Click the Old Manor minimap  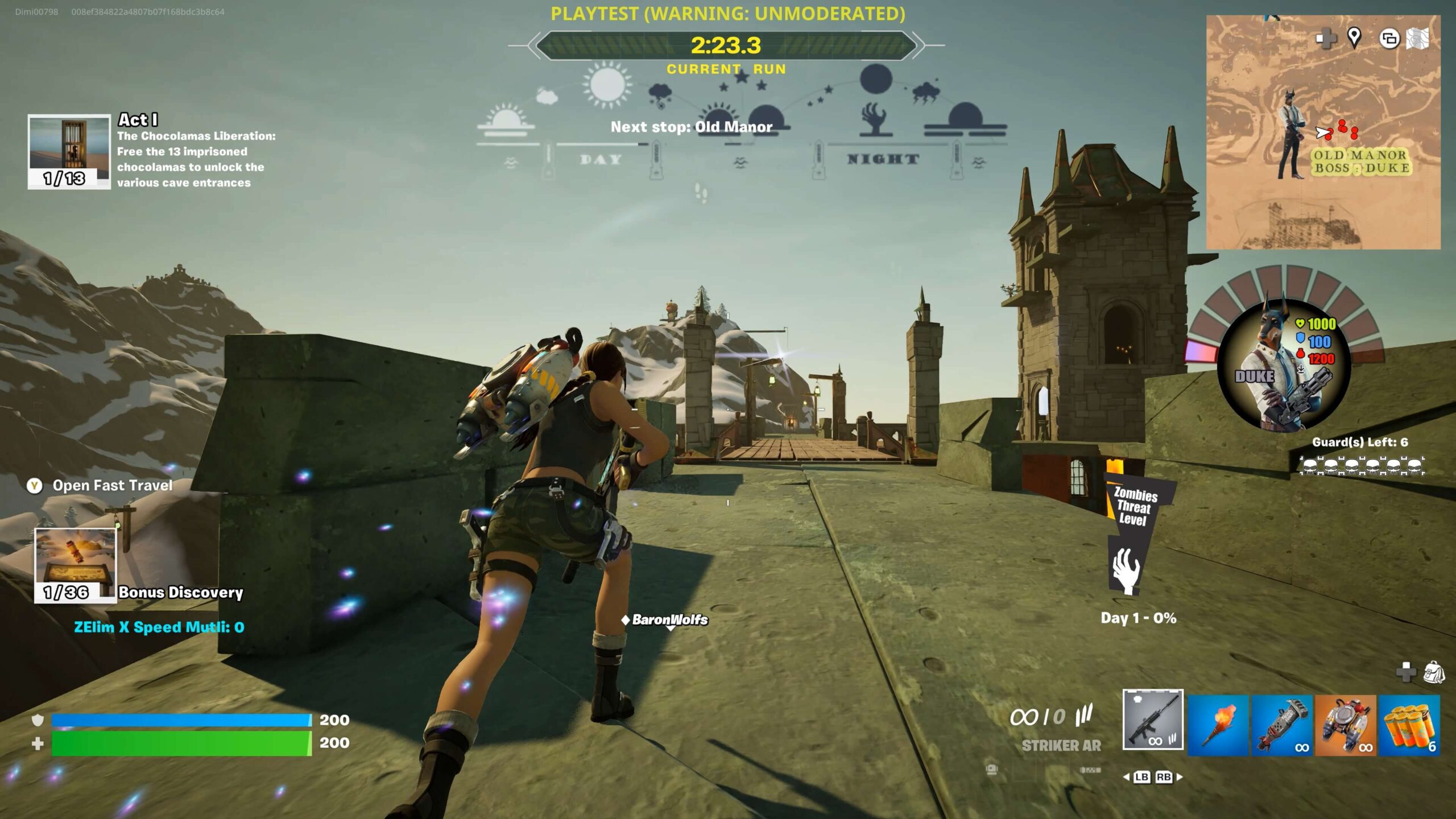pos(1323,133)
